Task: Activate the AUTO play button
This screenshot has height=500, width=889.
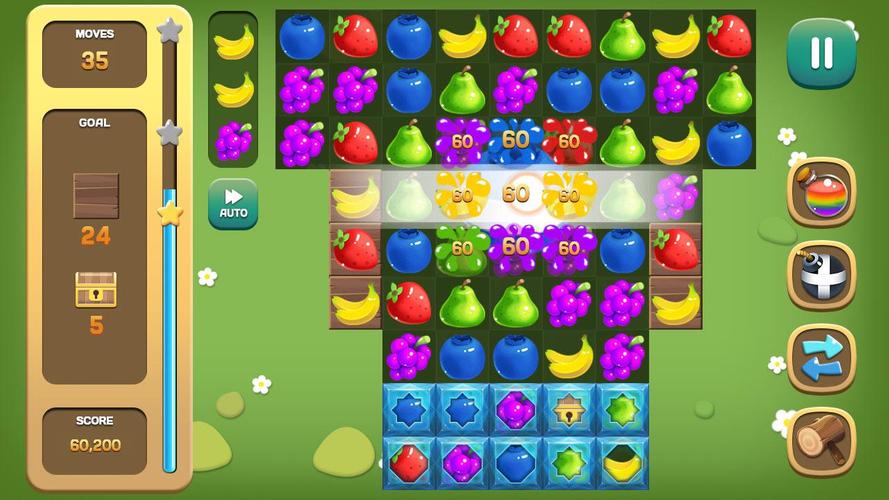Action: (x=233, y=204)
